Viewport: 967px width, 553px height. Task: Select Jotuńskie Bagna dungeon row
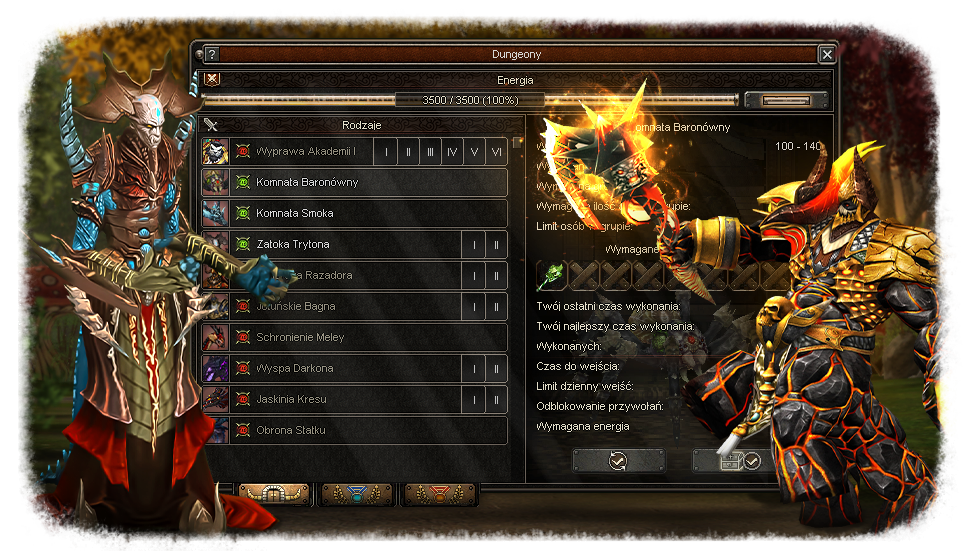click(x=340, y=306)
